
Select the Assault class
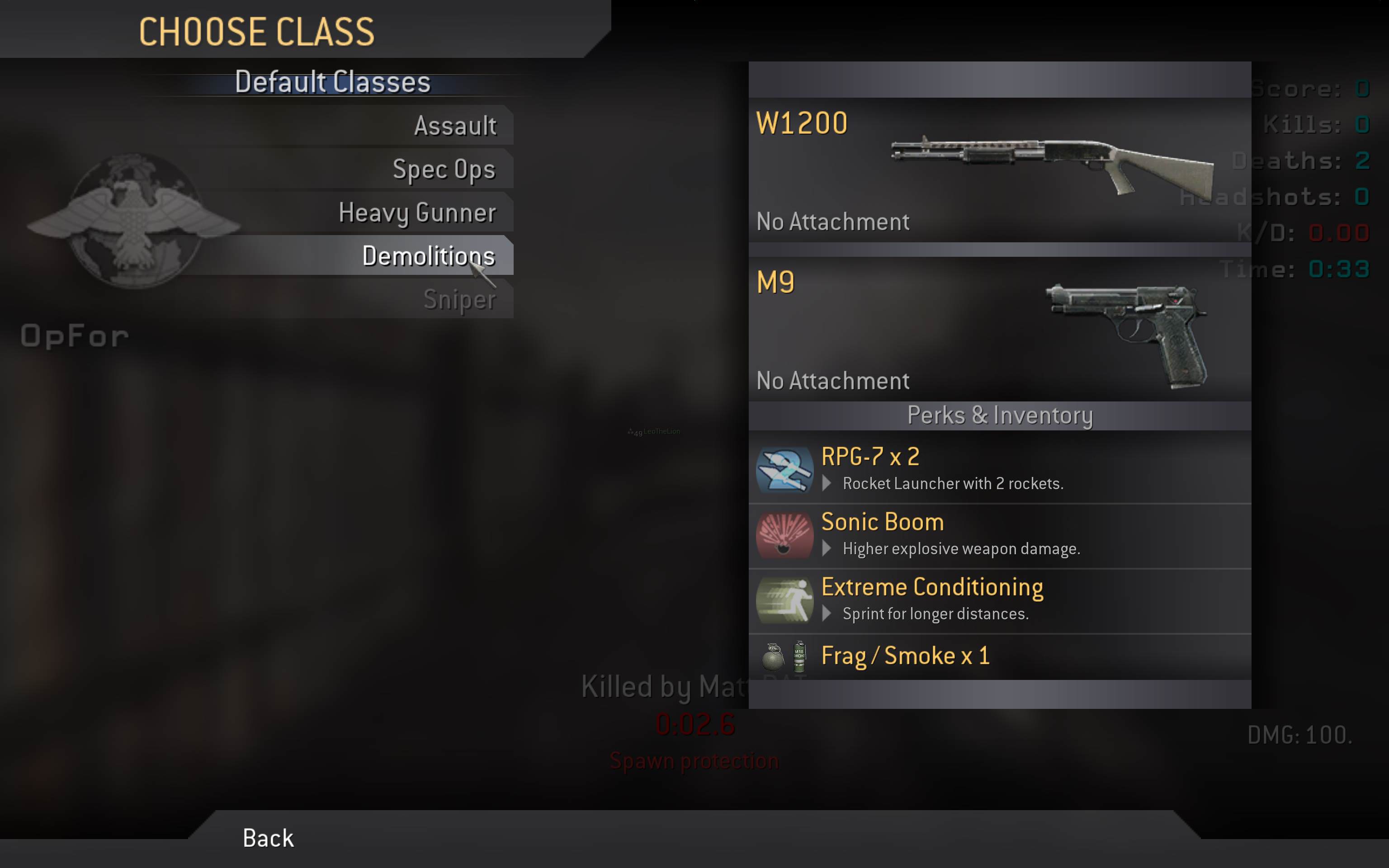click(454, 126)
